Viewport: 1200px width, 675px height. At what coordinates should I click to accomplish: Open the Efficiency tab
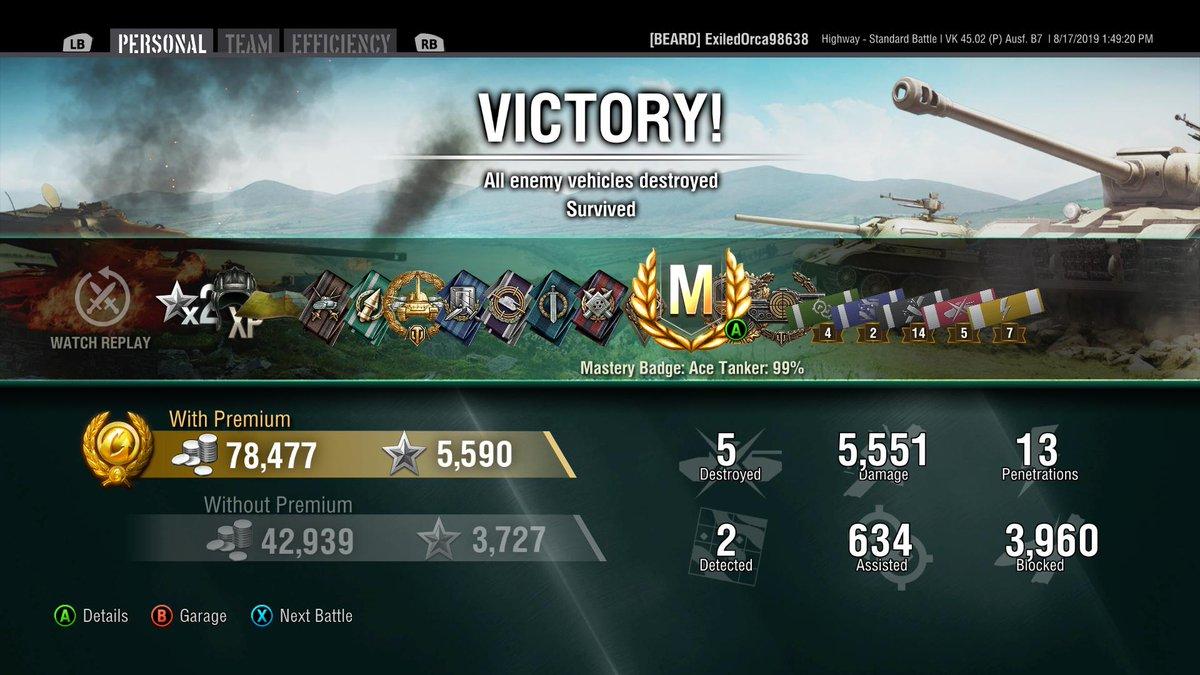339,43
